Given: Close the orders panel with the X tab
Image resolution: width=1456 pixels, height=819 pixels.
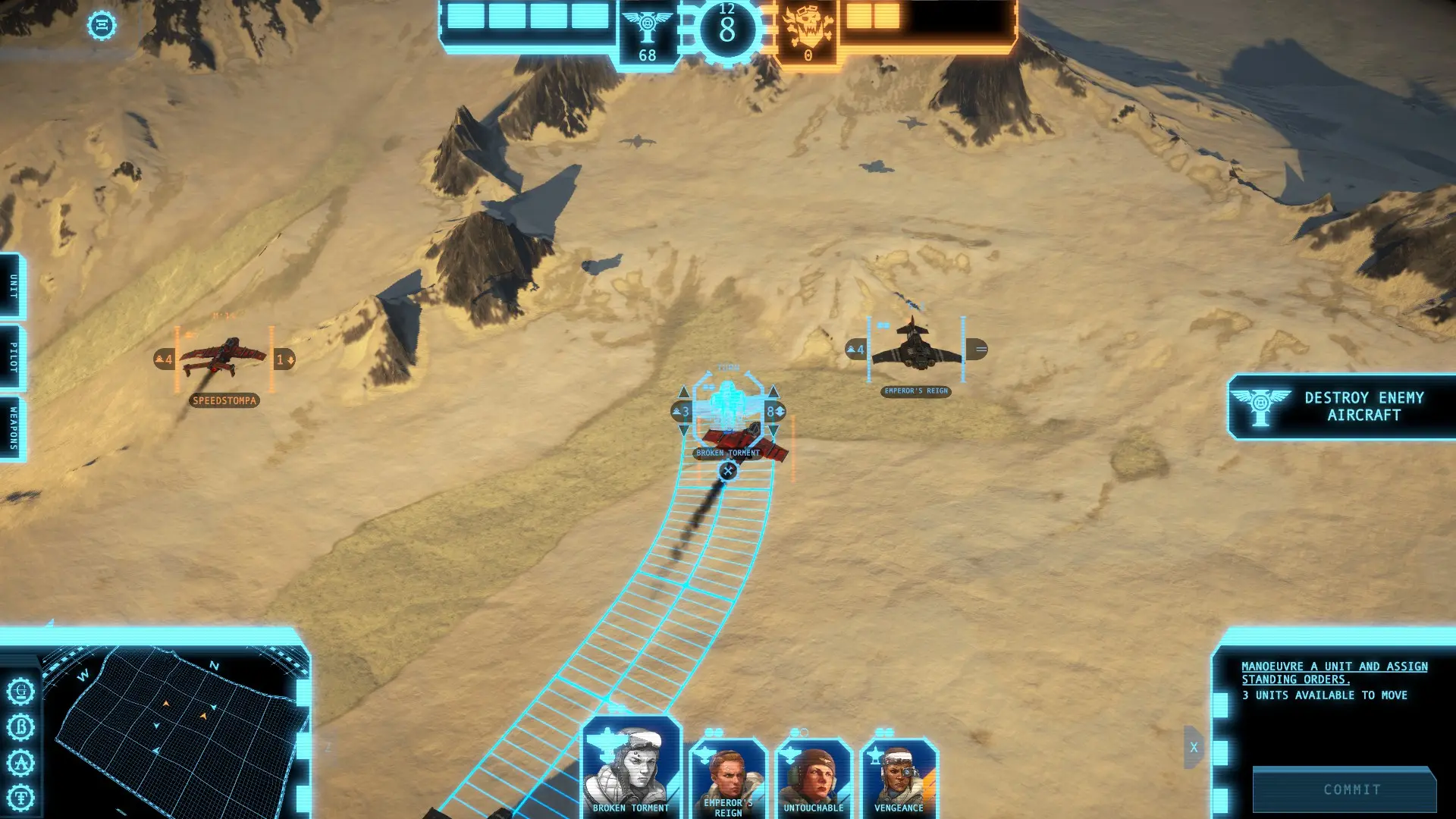Looking at the screenshot, I should point(1194,748).
